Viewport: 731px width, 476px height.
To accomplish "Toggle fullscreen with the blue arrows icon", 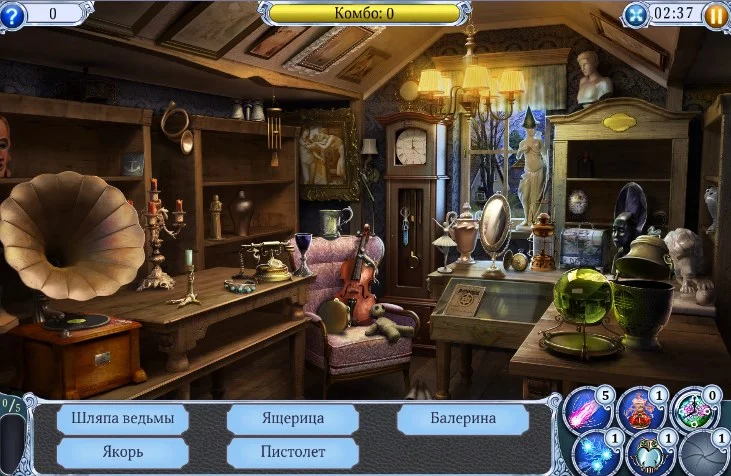I will [x=635, y=14].
